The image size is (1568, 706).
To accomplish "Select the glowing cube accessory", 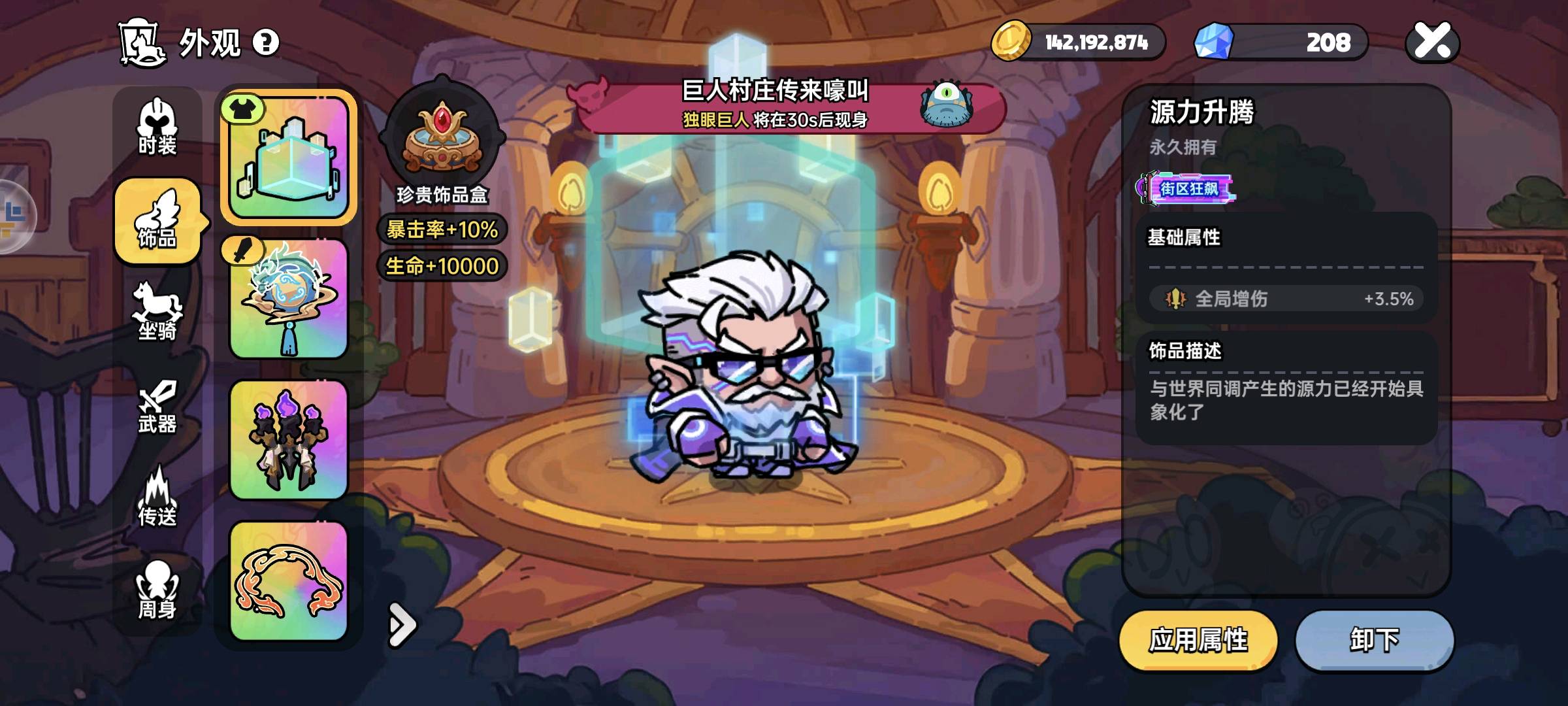I will (x=289, y=158).
